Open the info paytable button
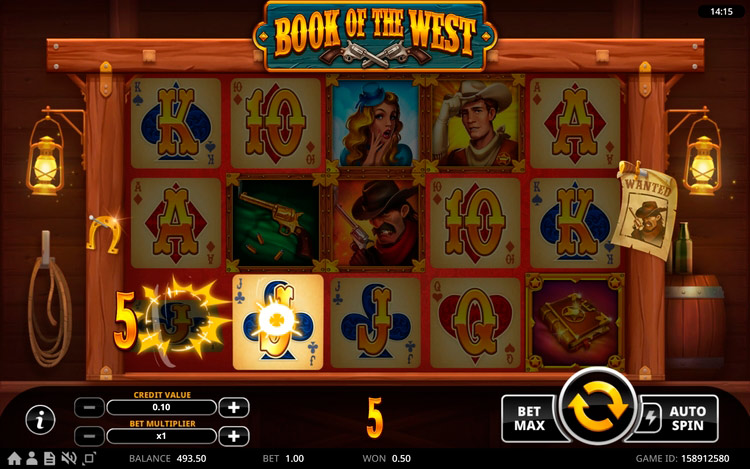The image size is (750, 469). (40, 420)
